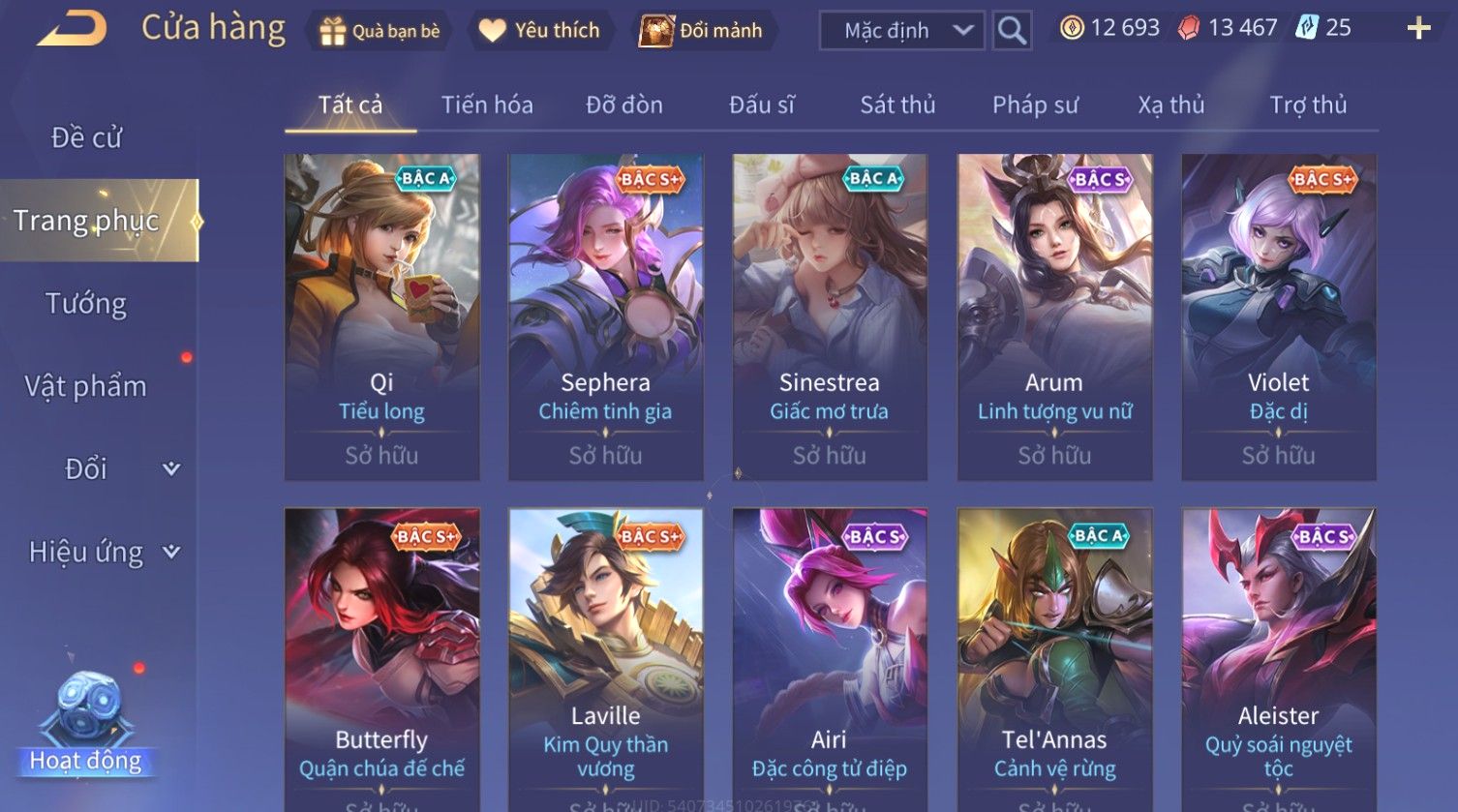Expand the Mặc định sort dropdown
The height and width of the screenshot is (812, 1458).
[902, 31]
